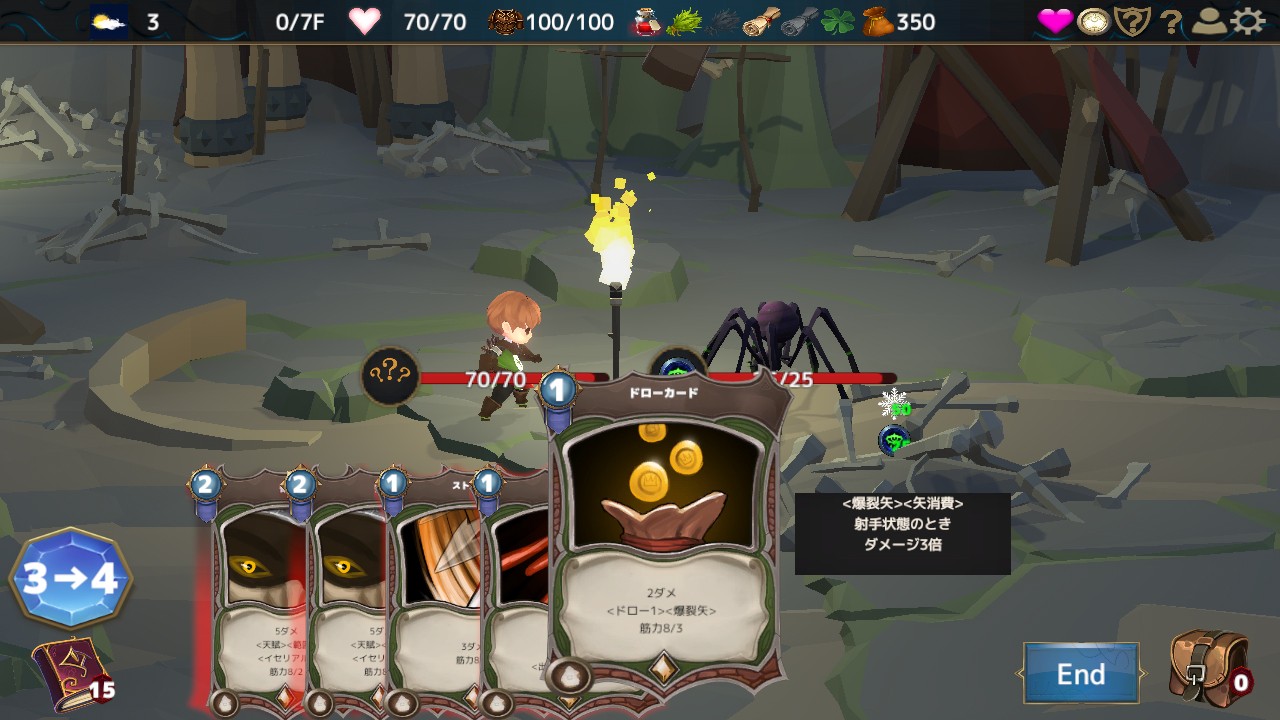Click the four-leaf clover item

(x=838, y=21)
